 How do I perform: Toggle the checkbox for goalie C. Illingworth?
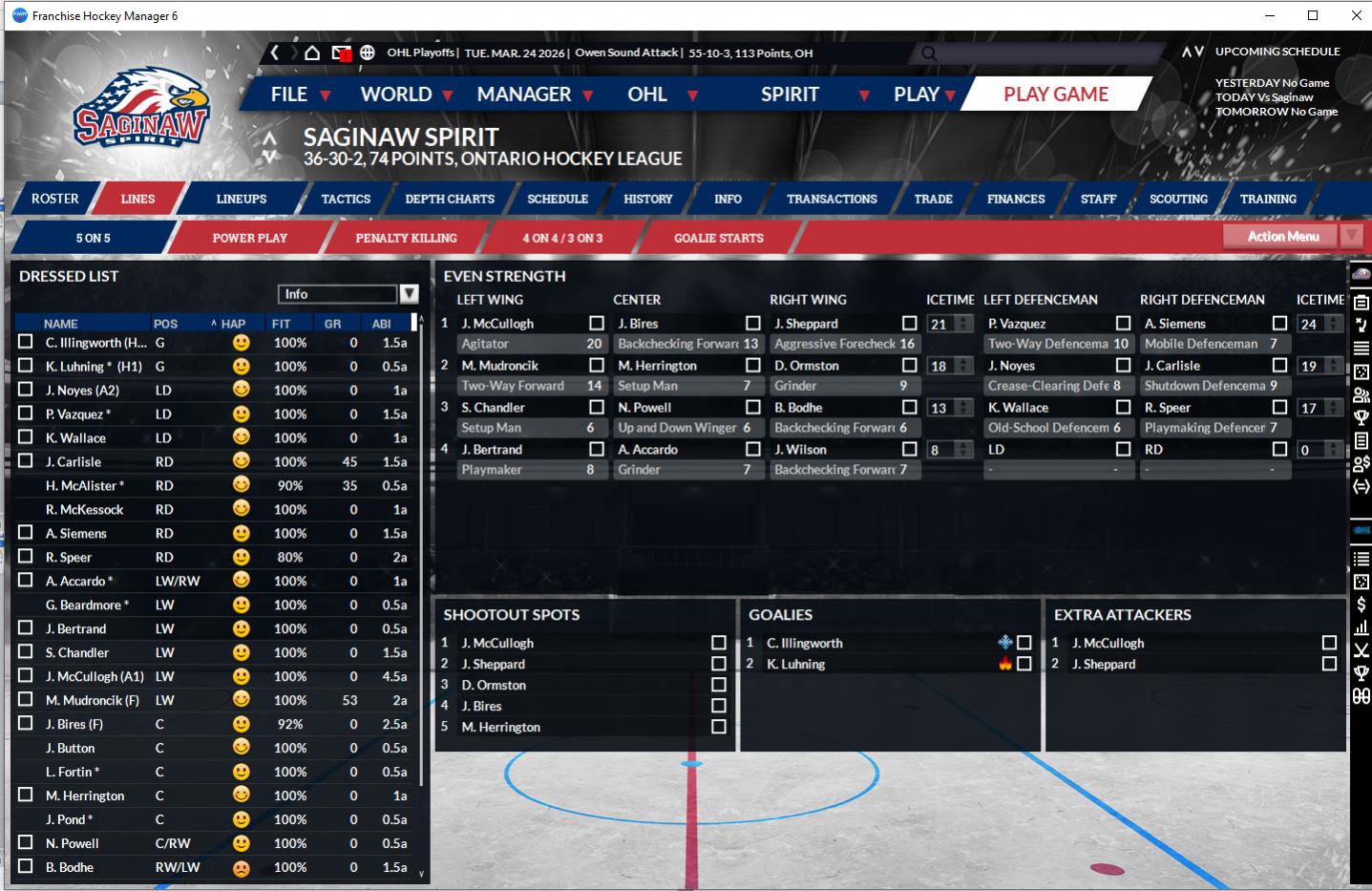point(1024,643)
